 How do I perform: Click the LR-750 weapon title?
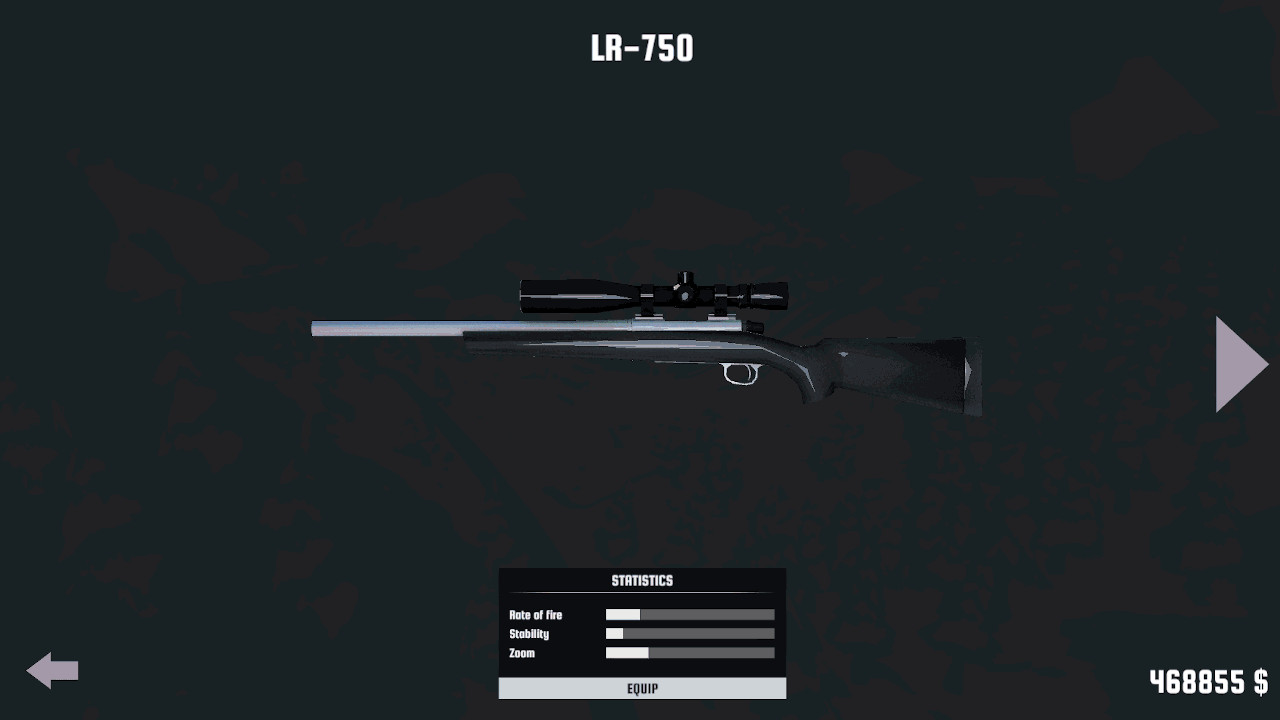click(x=641, y=46)
